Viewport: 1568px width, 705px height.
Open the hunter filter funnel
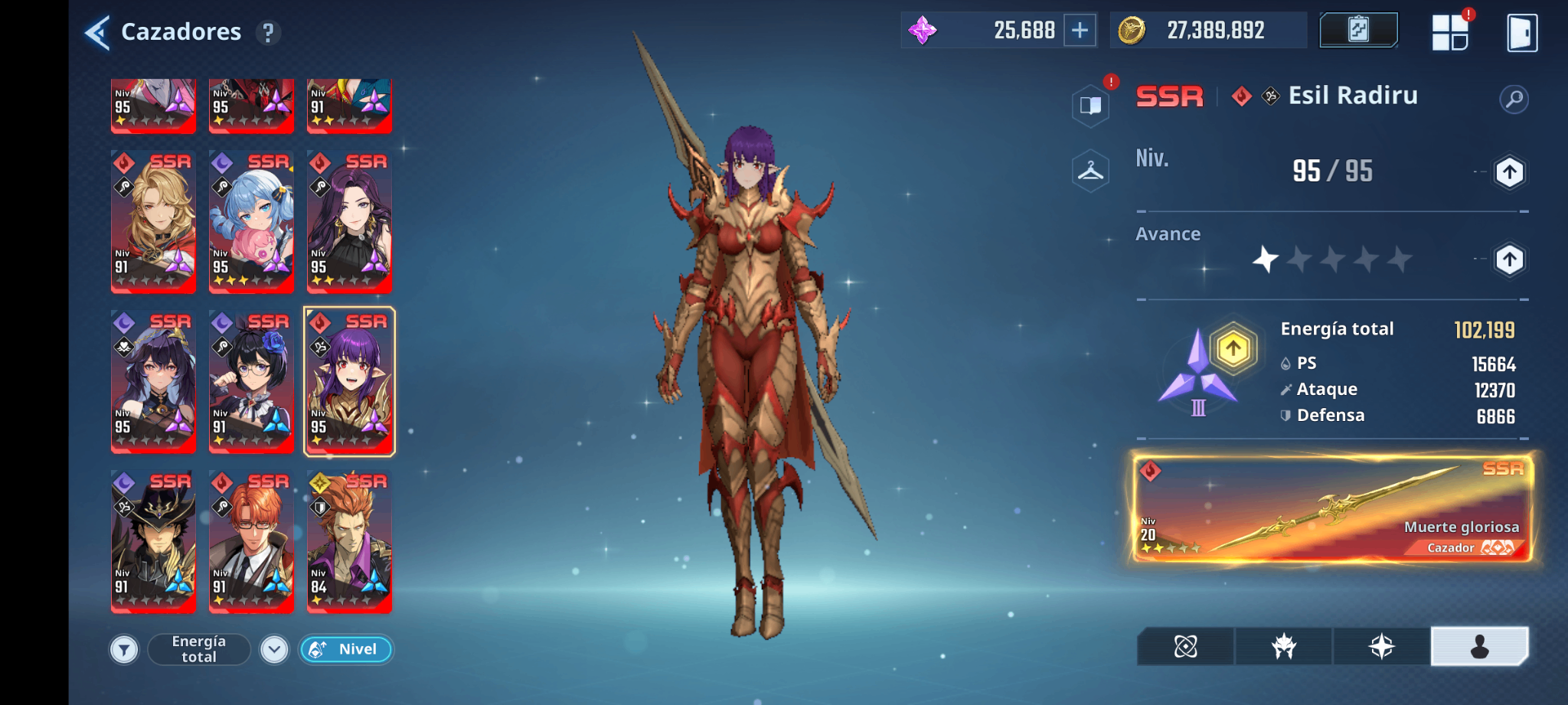[x=124, y=650]
